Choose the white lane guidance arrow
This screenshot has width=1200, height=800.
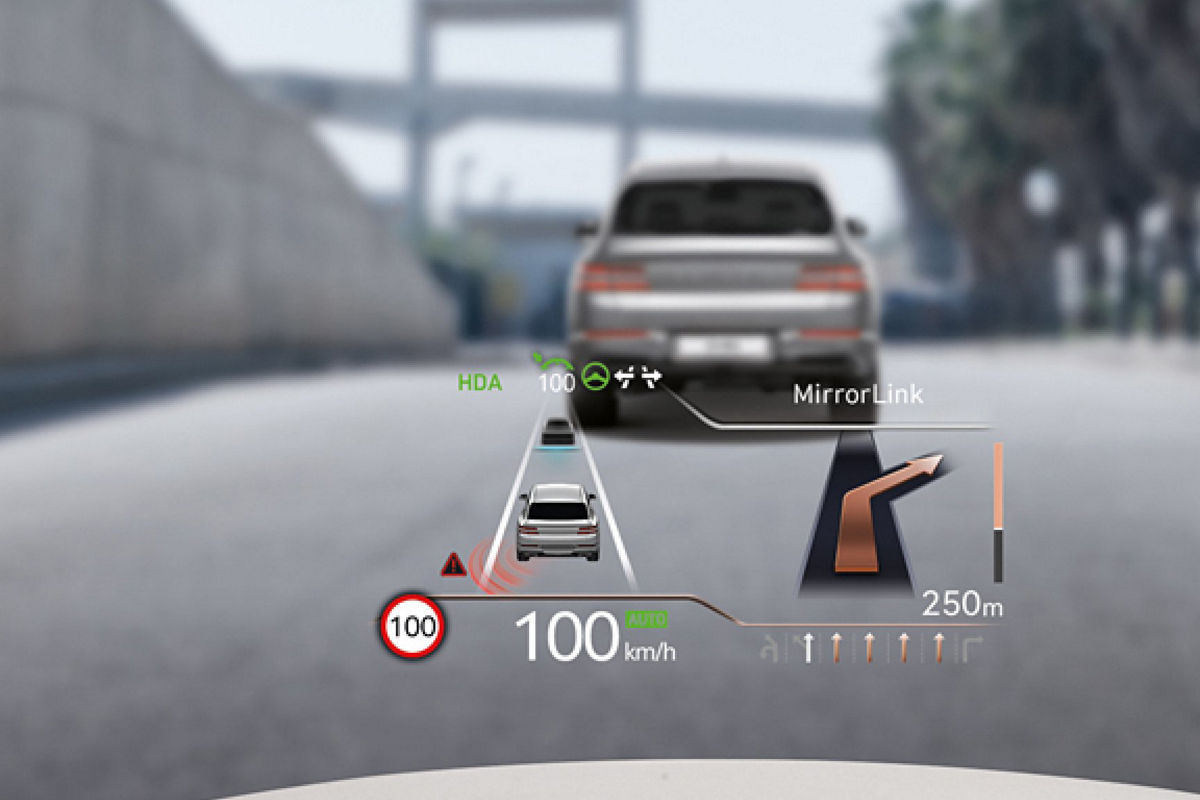808,648
